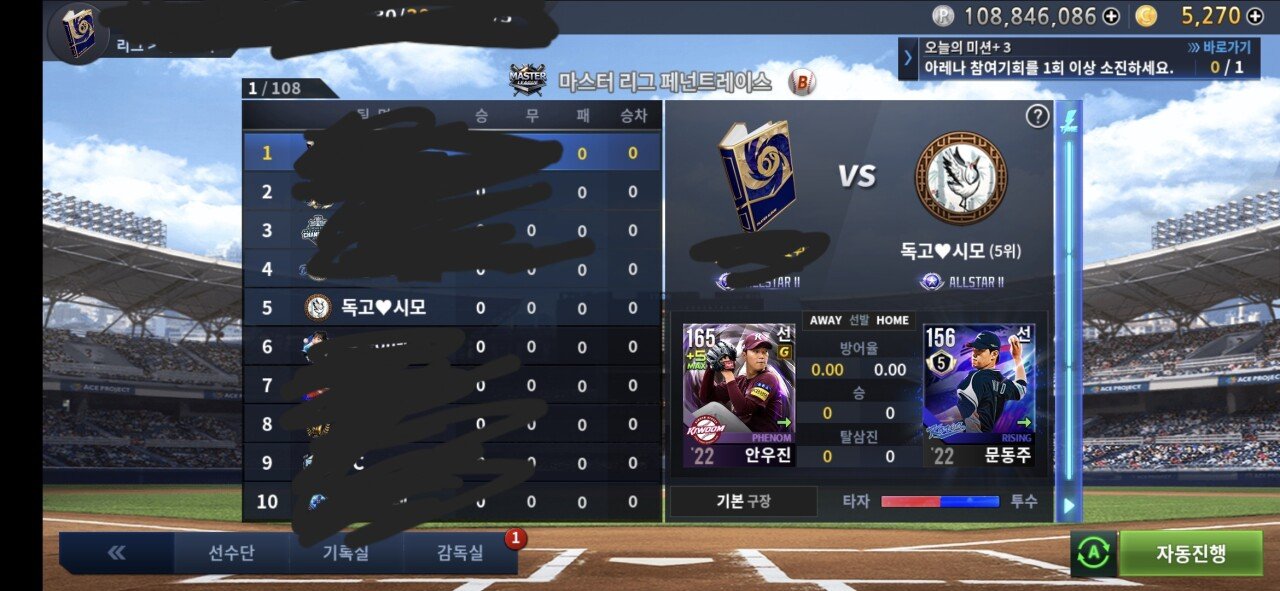Open the 기록실 records menu
The image size is (1280, 591).
[x=345, y=553]
